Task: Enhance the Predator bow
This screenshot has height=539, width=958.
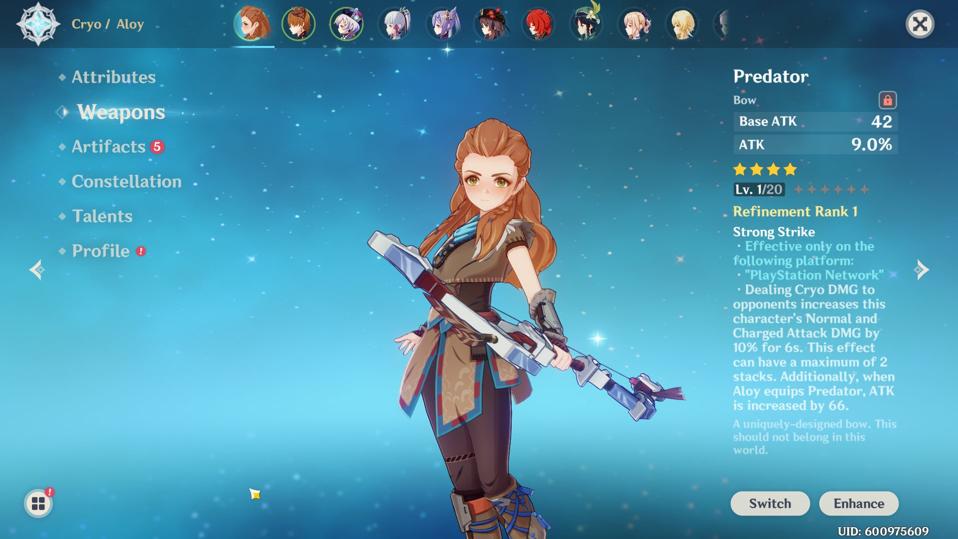Action: pos(858,503)
